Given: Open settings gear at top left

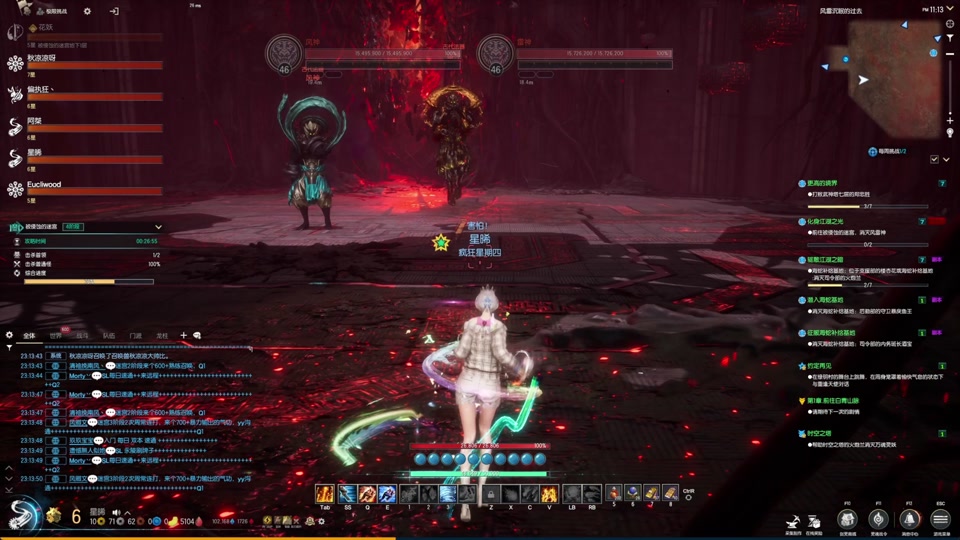Looking at the screenshot, I should pyautogui.click(x=87, y=11).
